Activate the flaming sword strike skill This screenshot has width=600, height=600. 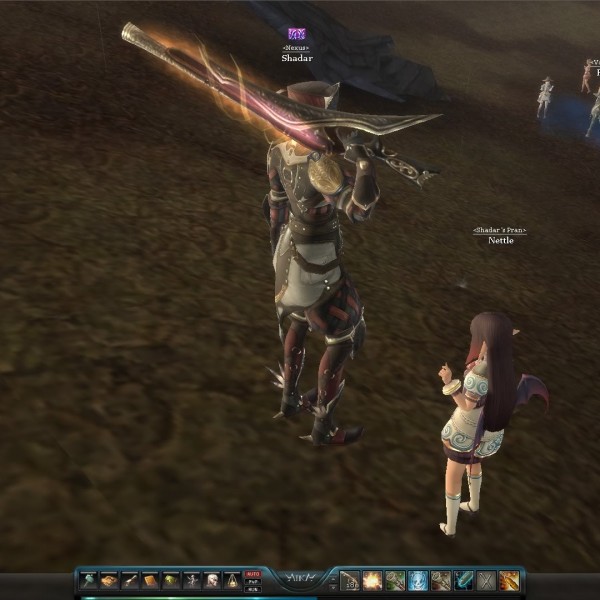coord(510,580)
